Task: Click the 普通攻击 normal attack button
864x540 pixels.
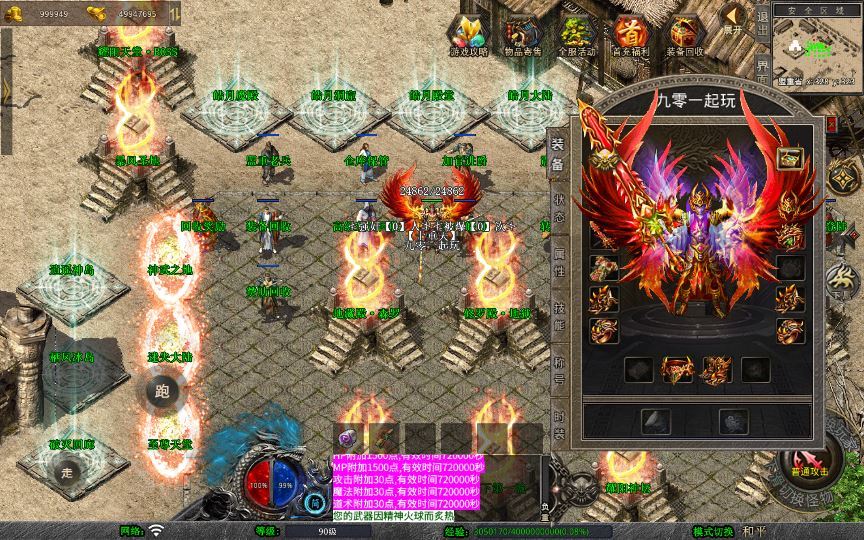Action: point(808,465)
